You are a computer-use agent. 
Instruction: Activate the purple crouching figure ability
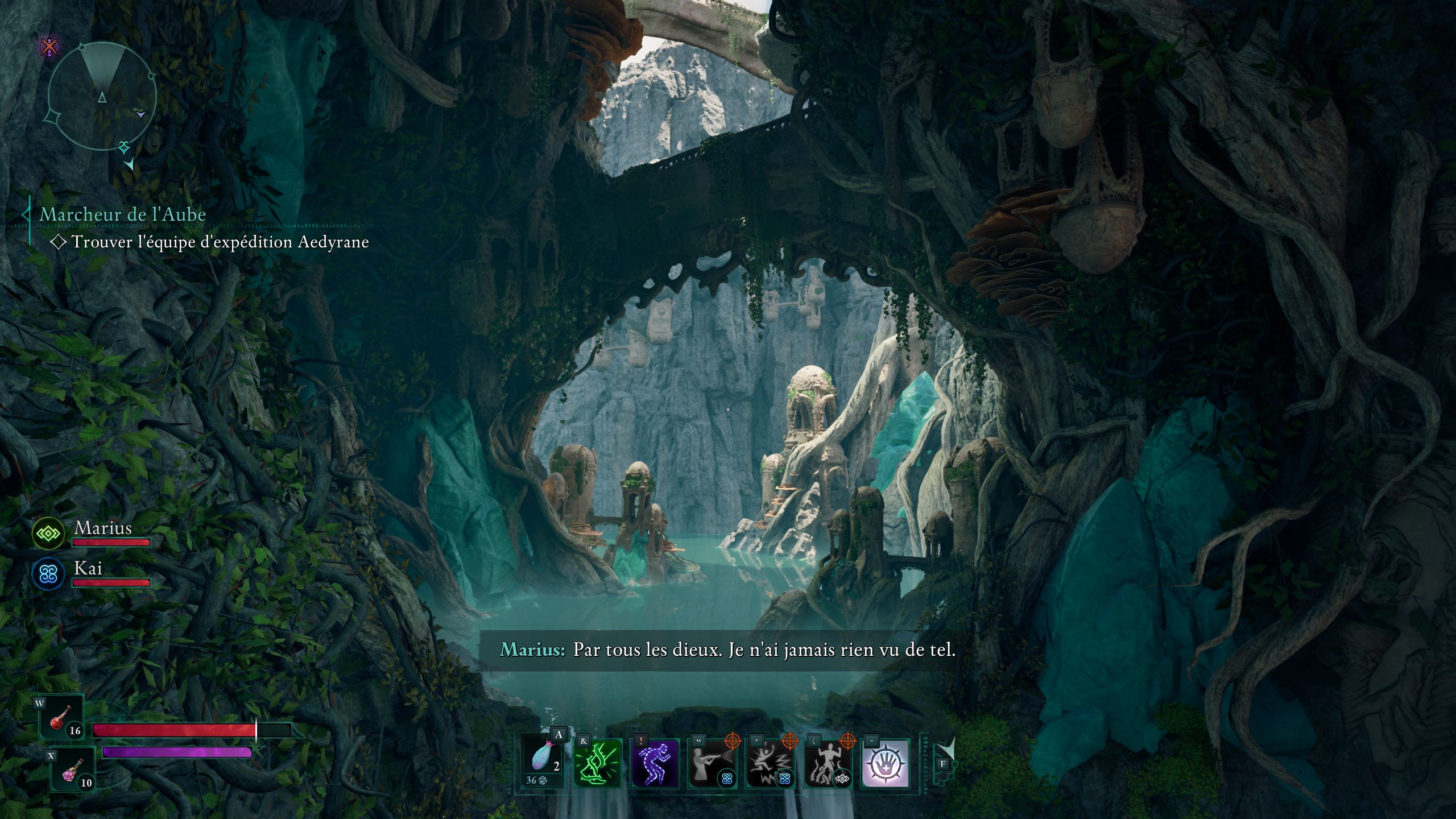point(655,763)
